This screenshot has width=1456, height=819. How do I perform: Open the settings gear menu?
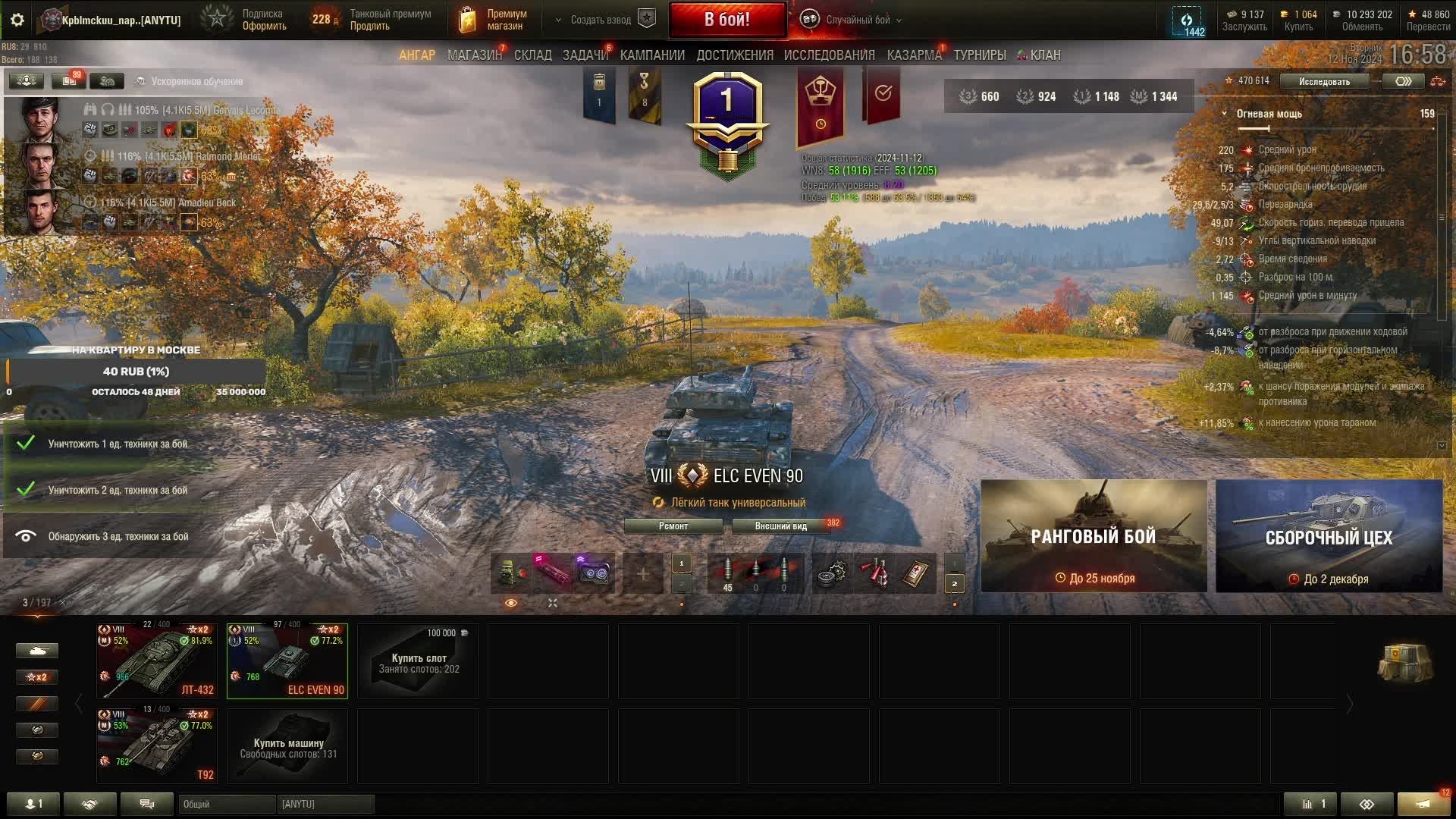pos(17,20)
